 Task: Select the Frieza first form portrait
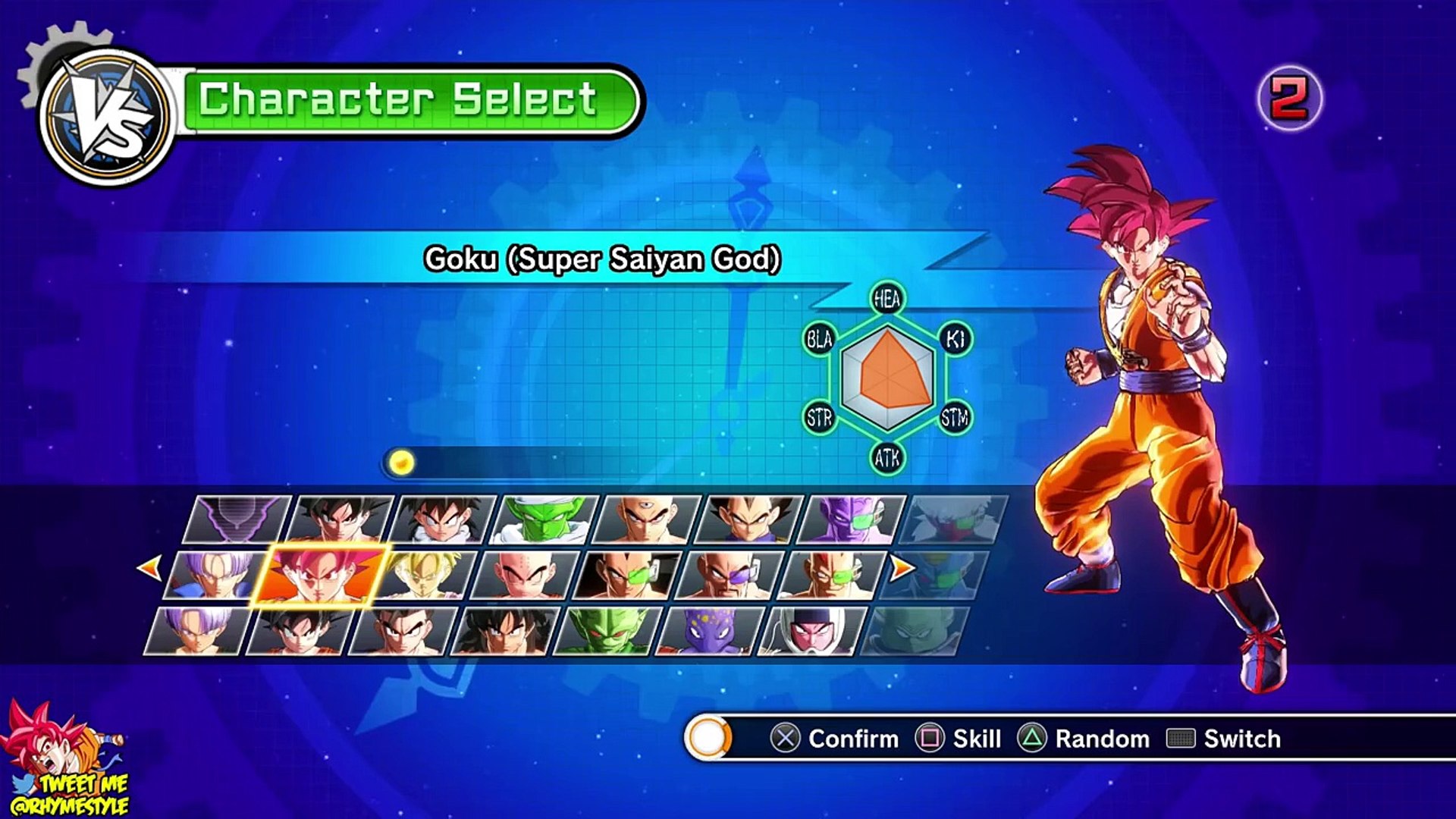[x=811, y=631]
